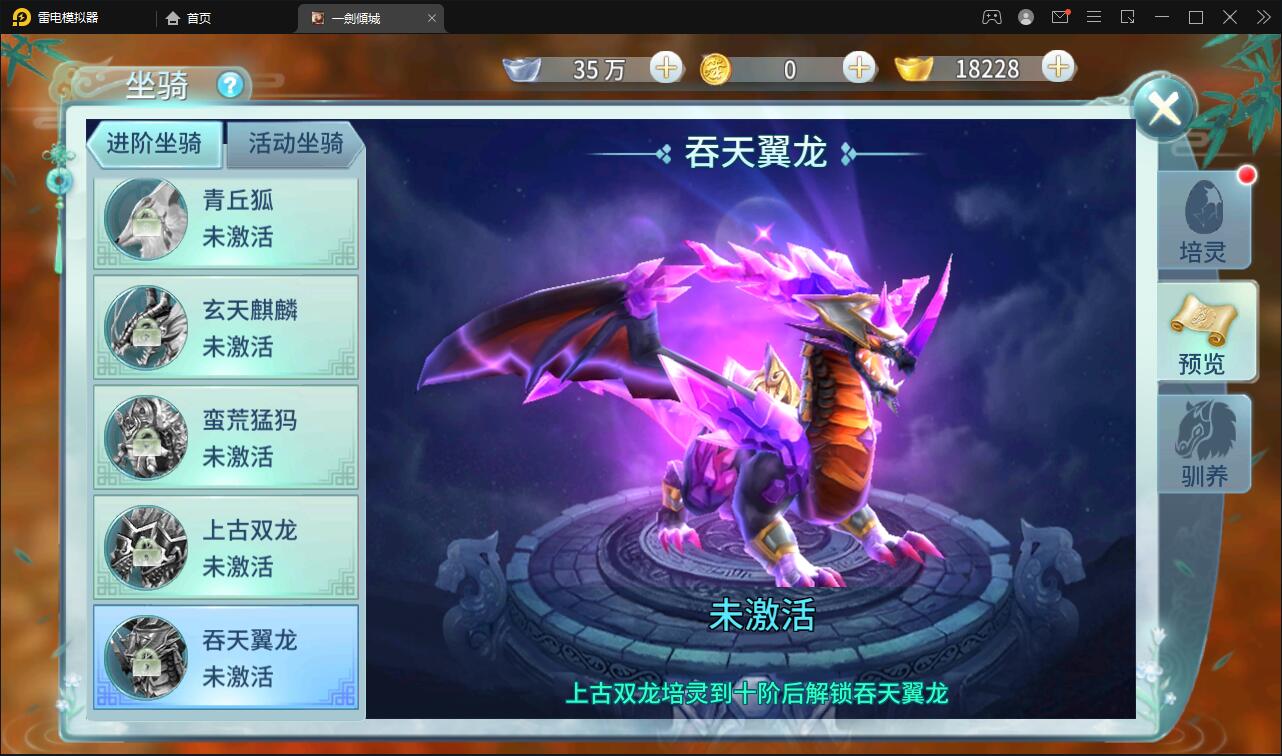Click plus icon next to 18228 ingots
Viewport: 1282px width, 756px height.
1057,68
